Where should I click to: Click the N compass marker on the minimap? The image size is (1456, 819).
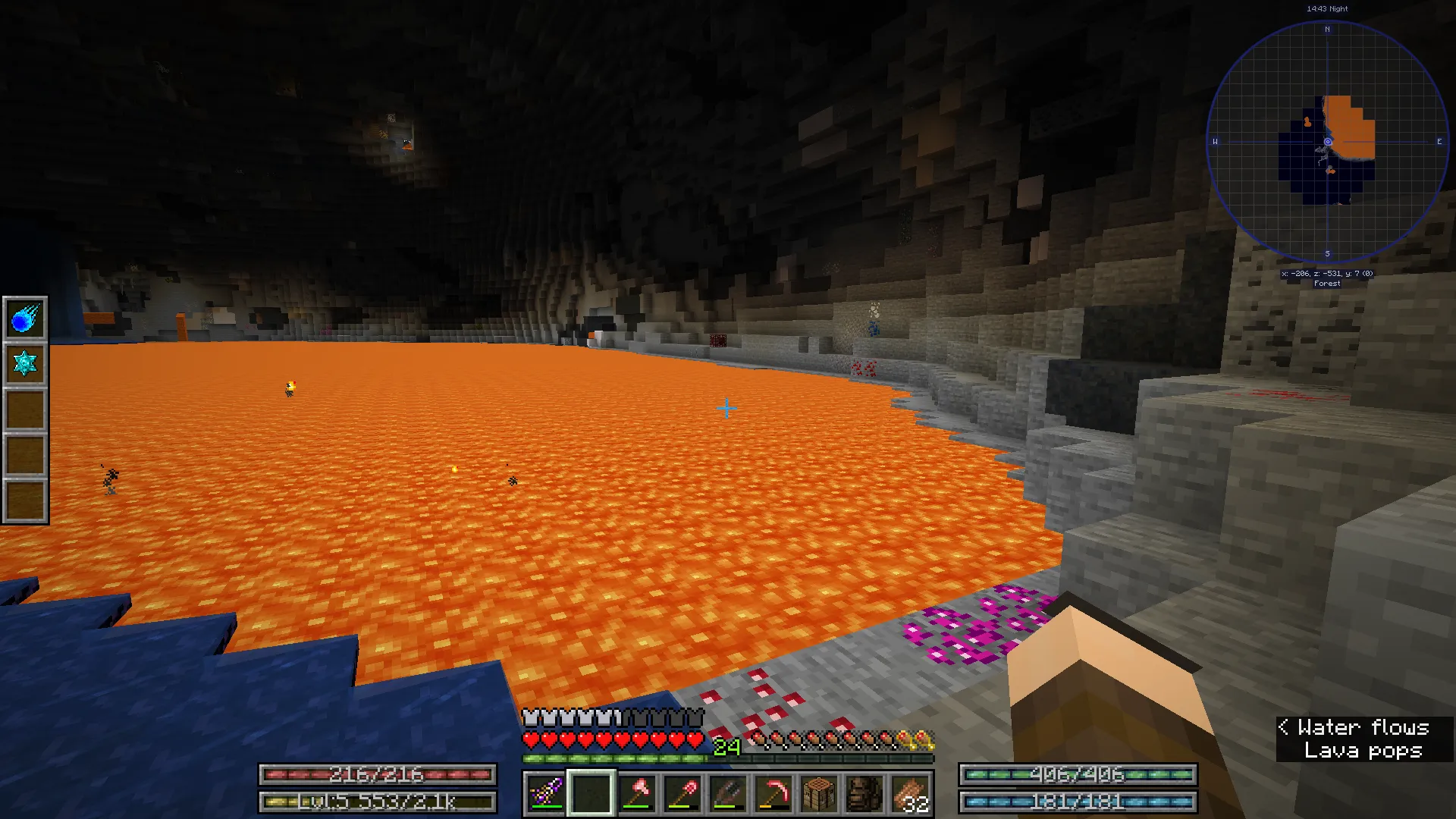point(1326,30)
